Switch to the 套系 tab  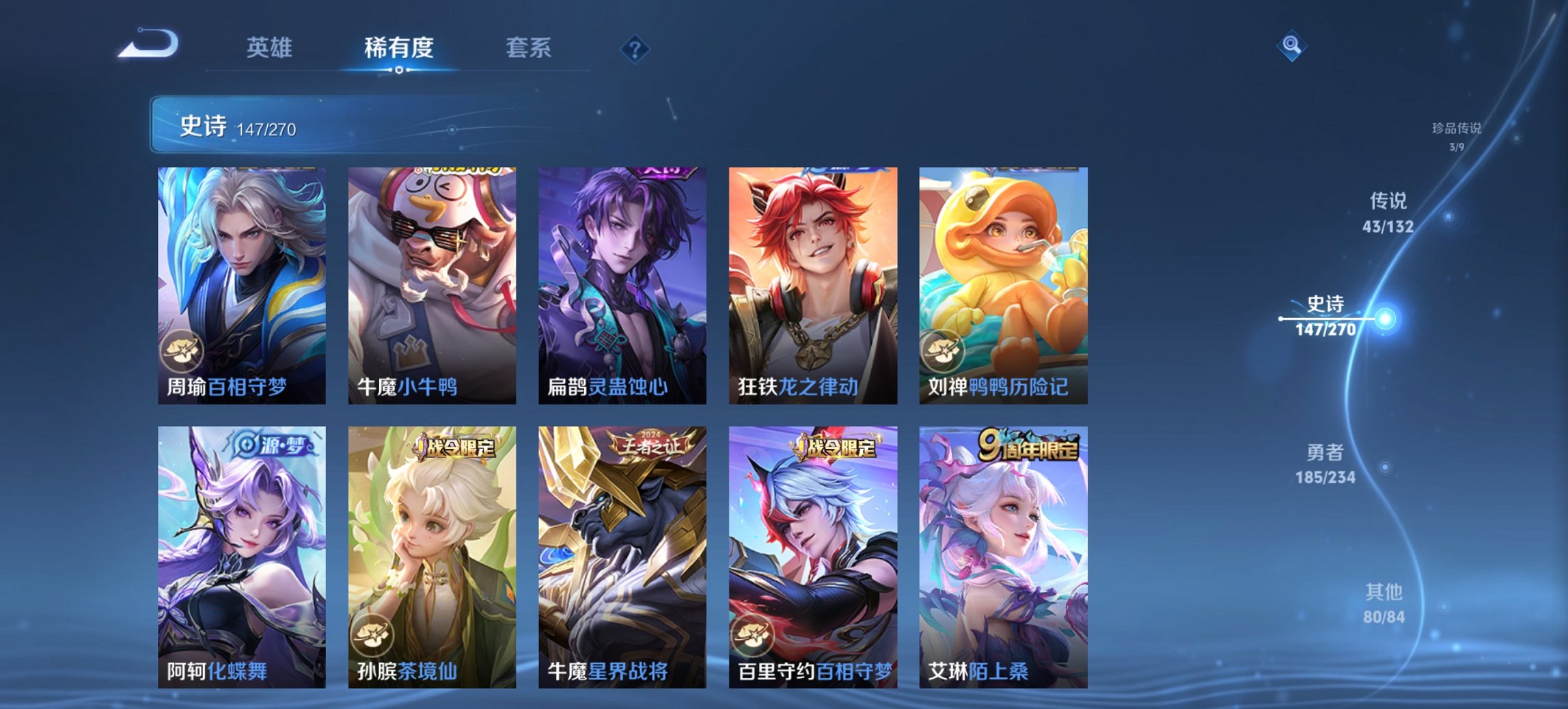[x=529, y=47]
